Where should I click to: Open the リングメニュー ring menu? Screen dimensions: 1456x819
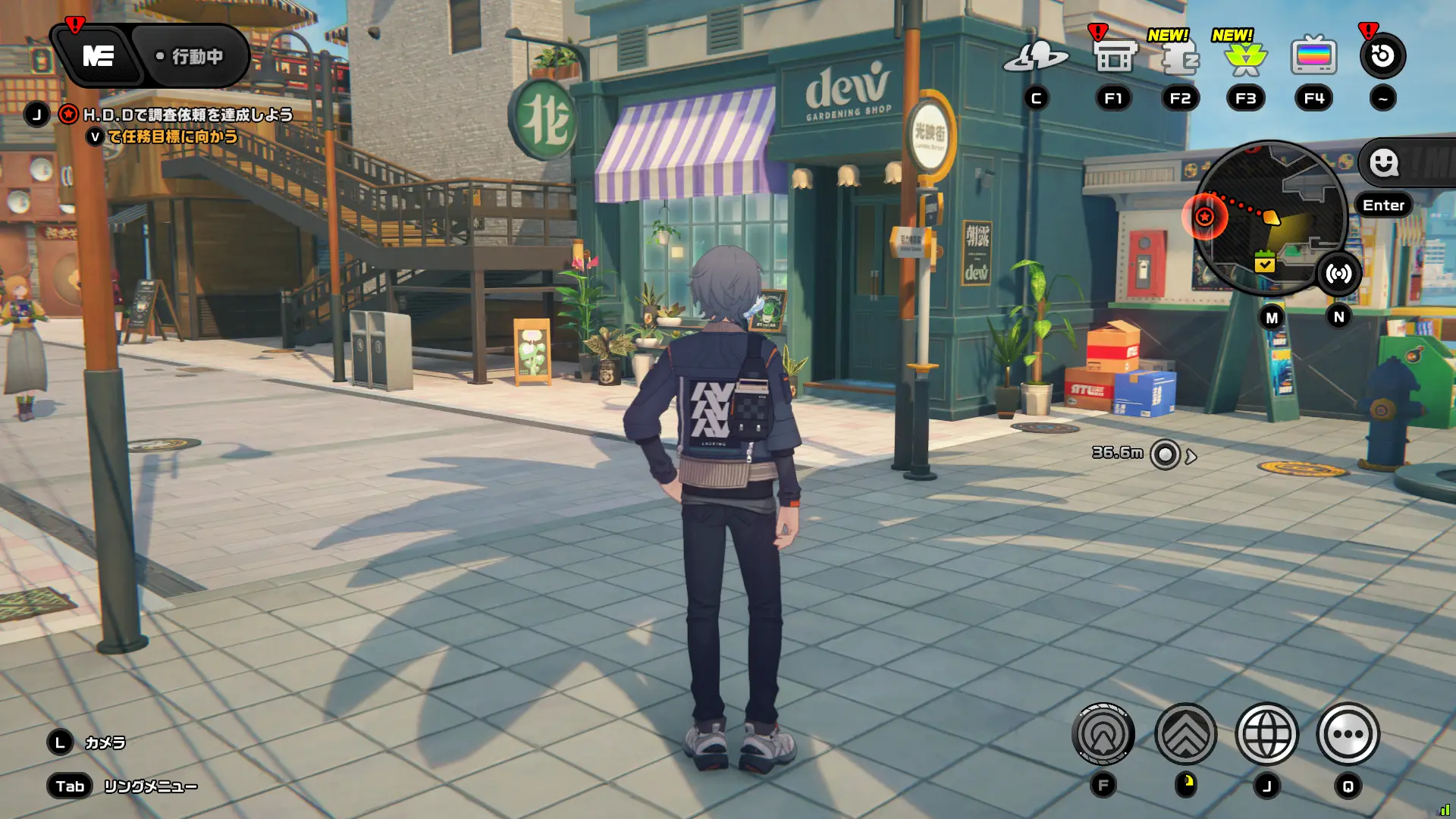pyautogui.click(x=150, y=786)
